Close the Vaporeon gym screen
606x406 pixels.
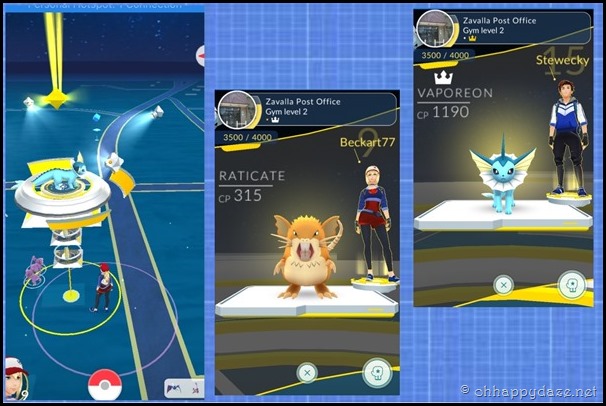tap(504, 286)
